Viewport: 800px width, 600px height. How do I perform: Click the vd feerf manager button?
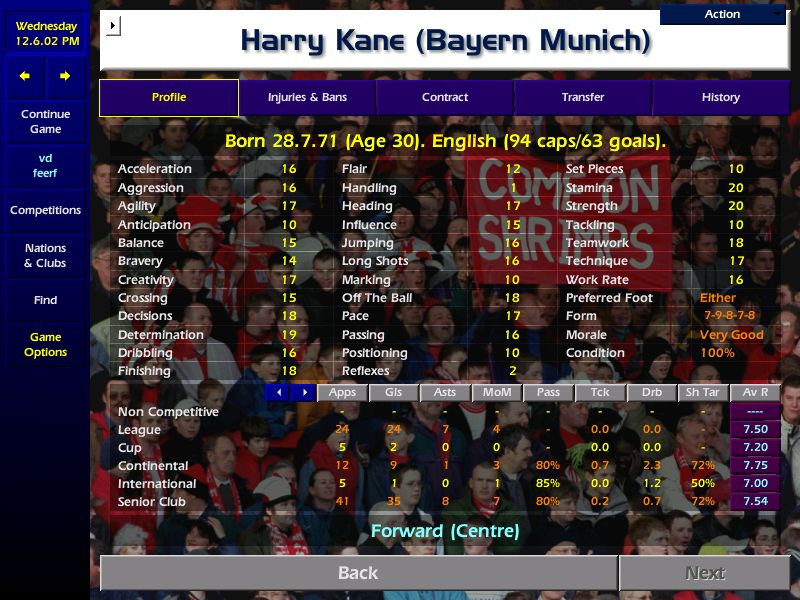[45, 165]
